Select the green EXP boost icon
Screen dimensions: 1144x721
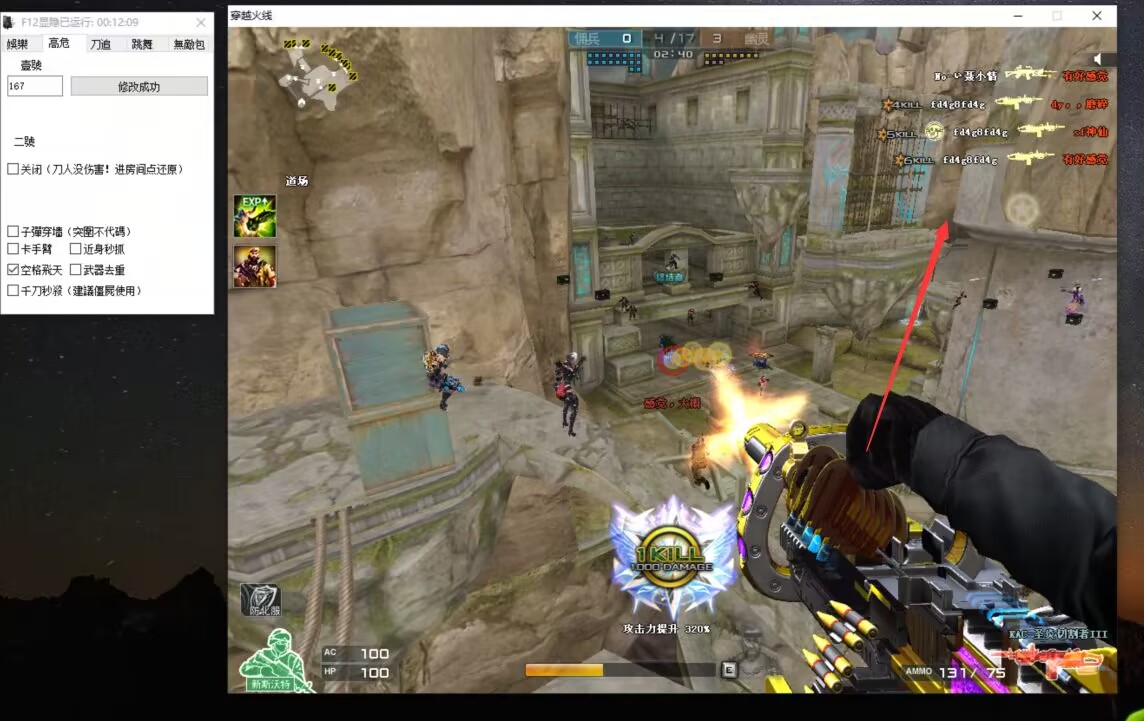click(255, 216)
